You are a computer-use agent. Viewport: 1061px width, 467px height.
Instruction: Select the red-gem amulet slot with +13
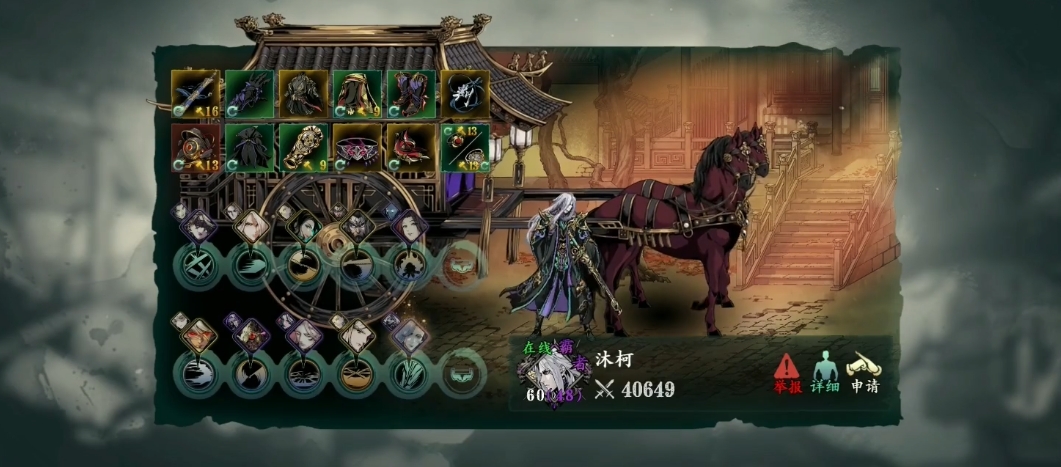195,147
